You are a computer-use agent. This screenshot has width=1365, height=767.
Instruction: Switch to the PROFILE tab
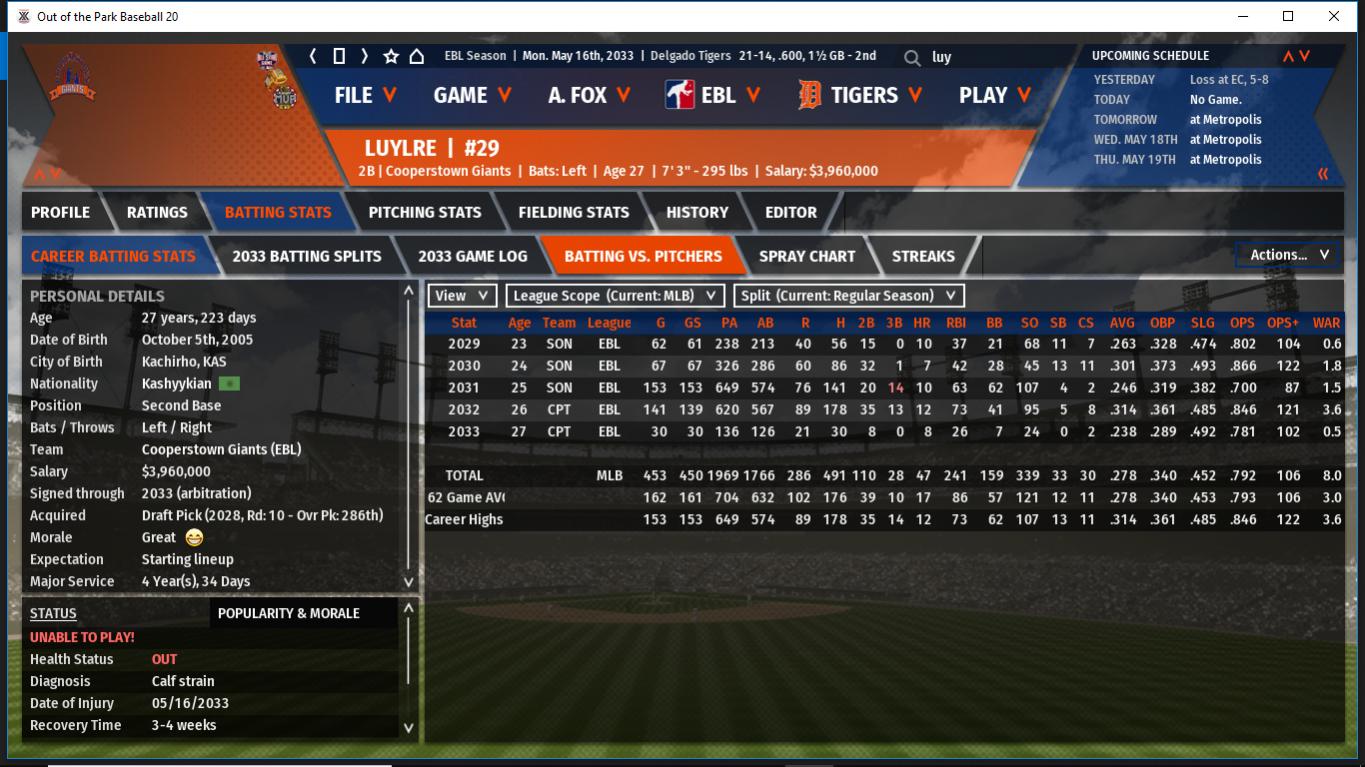pos(60,212)
